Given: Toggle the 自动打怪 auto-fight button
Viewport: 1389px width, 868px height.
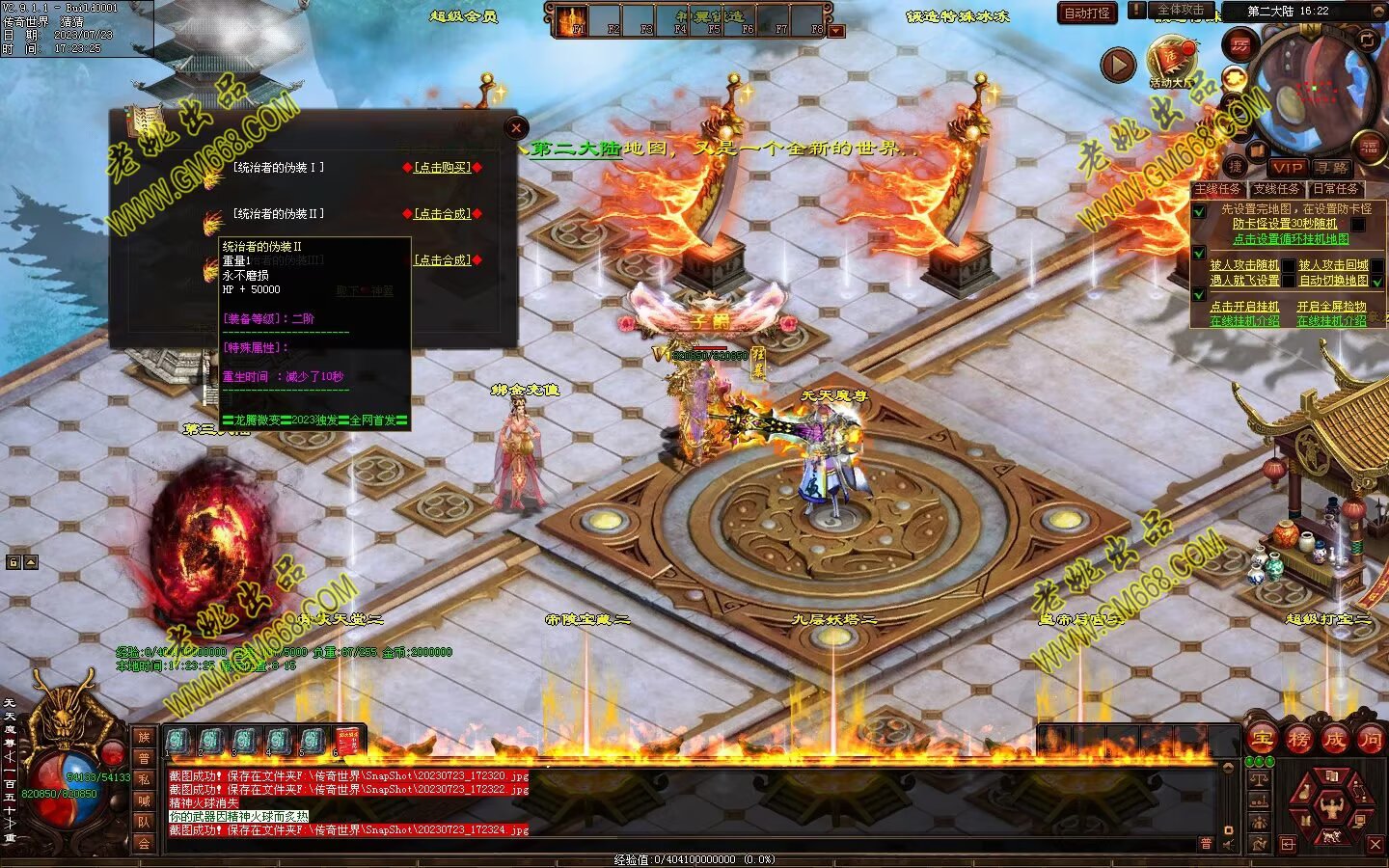Looking at the screenshot, I should point(1087,13).
